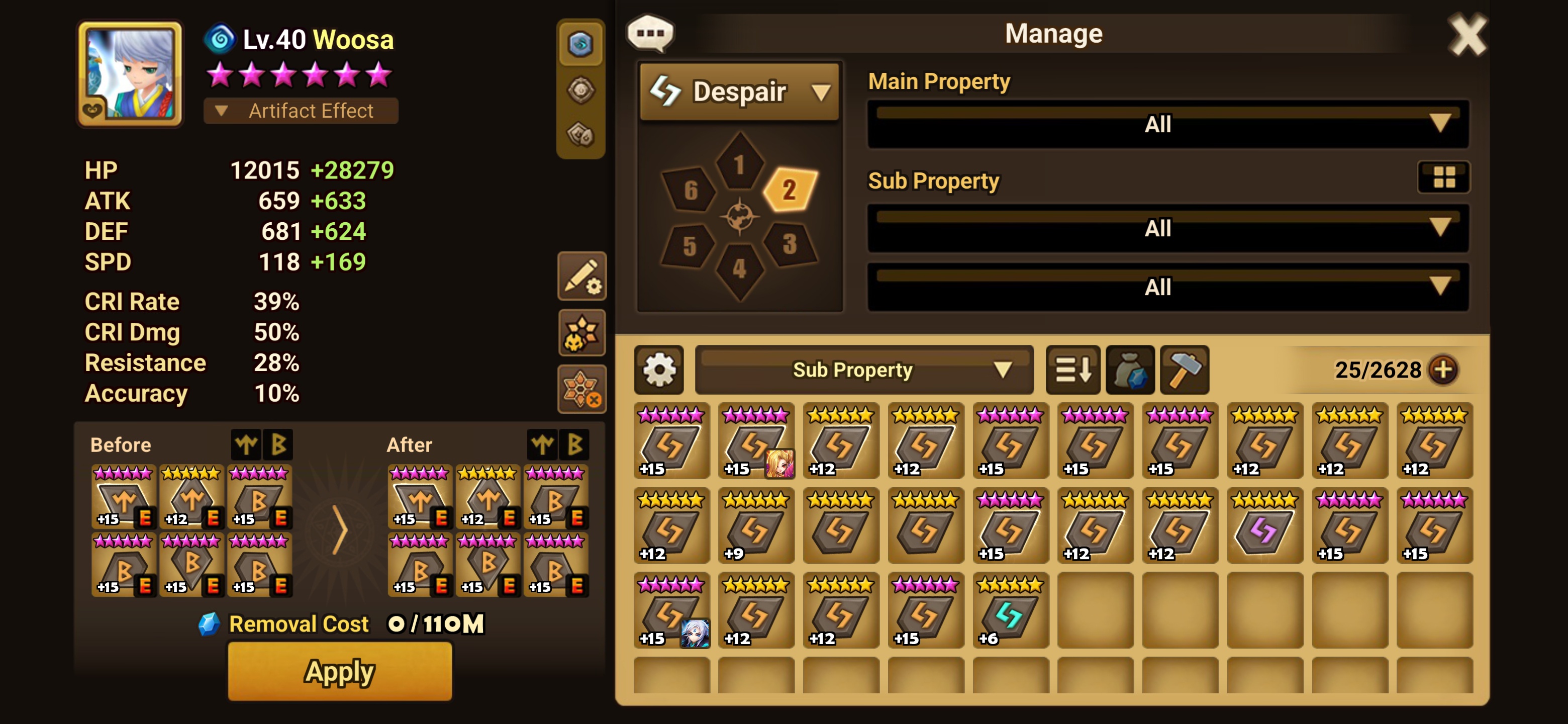Open the Main Property filter dropdown
Screen dimensions: 1568x724
(x=1167, y=124)
